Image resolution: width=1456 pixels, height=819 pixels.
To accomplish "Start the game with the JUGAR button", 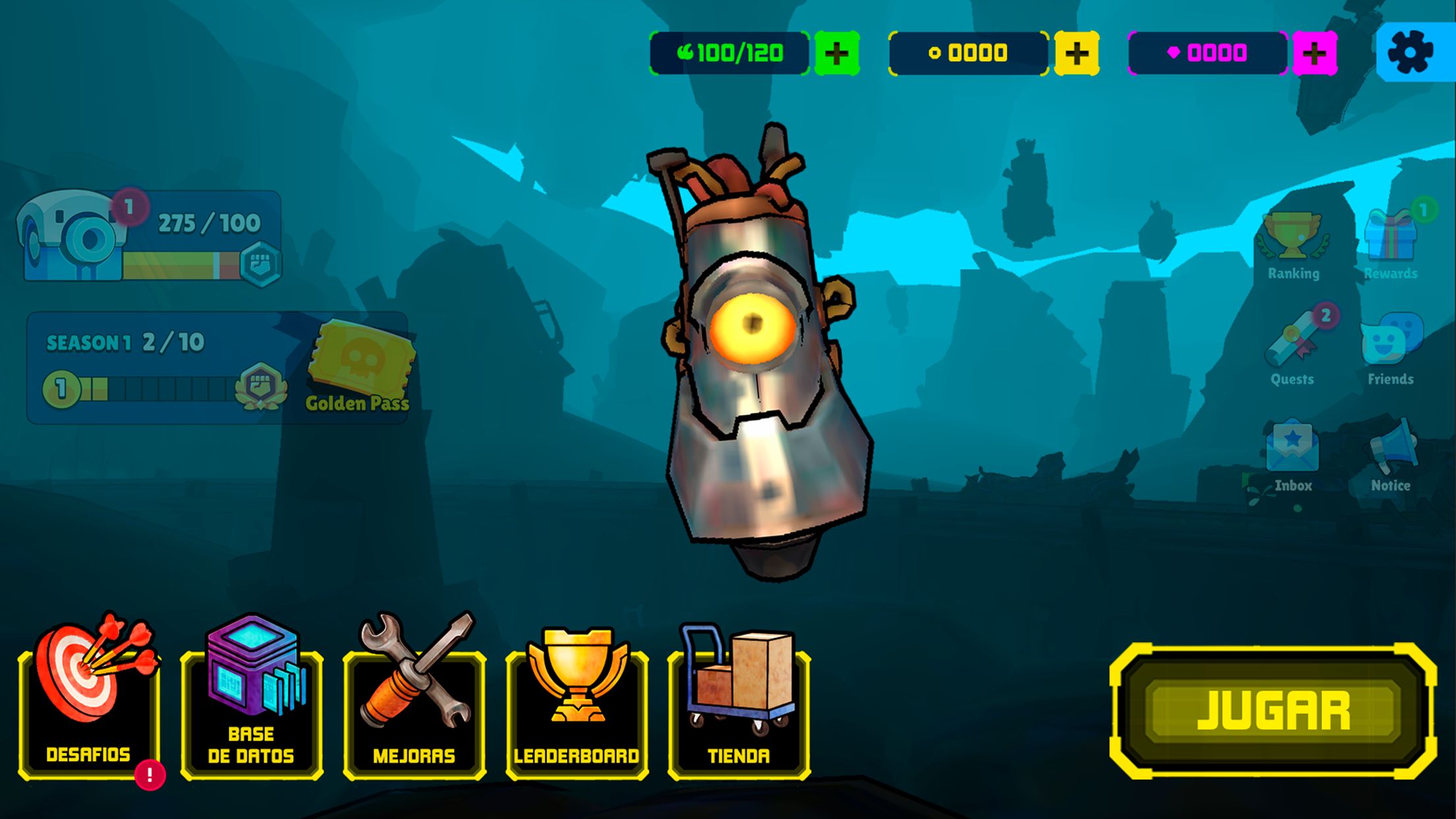I will (x=1273, y=711).
